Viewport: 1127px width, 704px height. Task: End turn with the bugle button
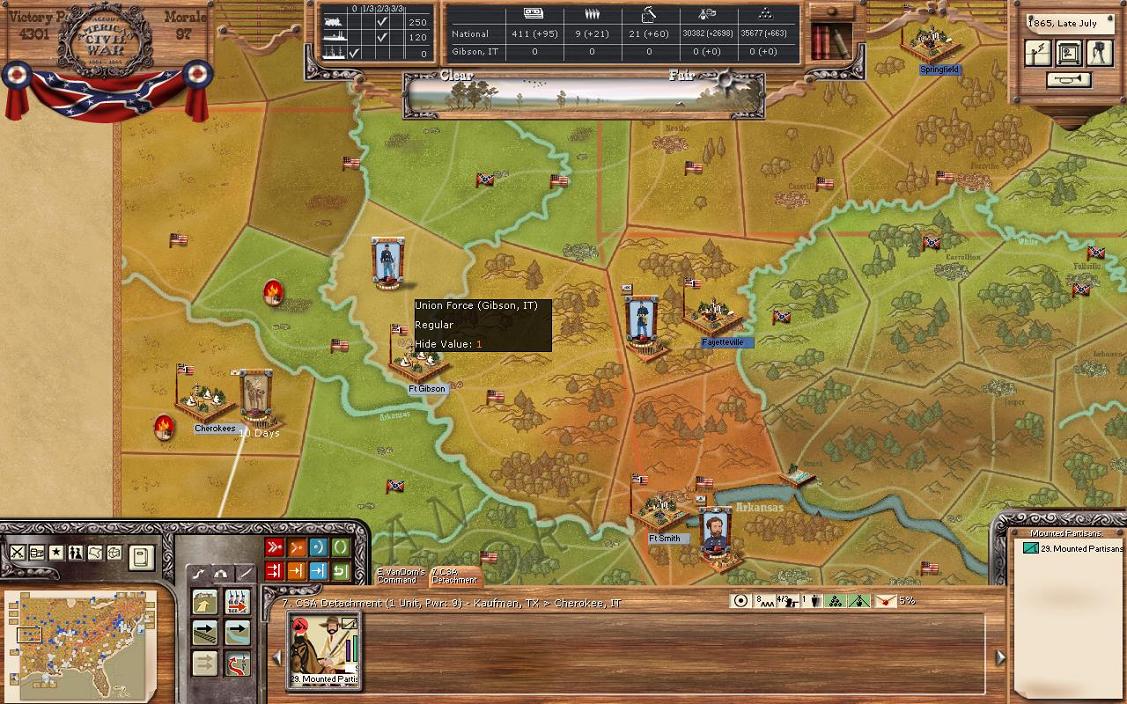pos(1068,80)
